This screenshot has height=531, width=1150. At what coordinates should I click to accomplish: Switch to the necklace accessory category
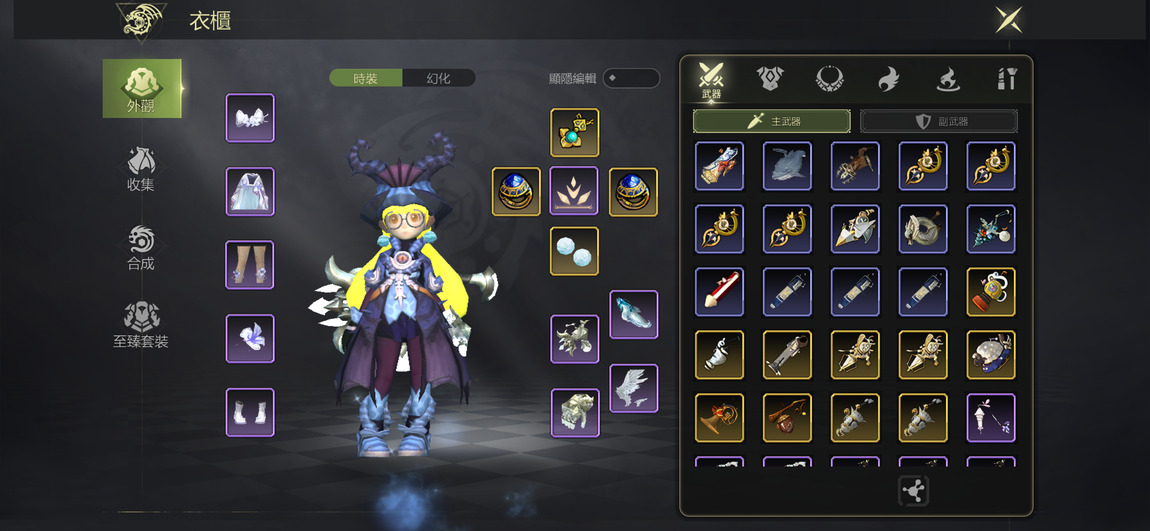tap(829, 78)
